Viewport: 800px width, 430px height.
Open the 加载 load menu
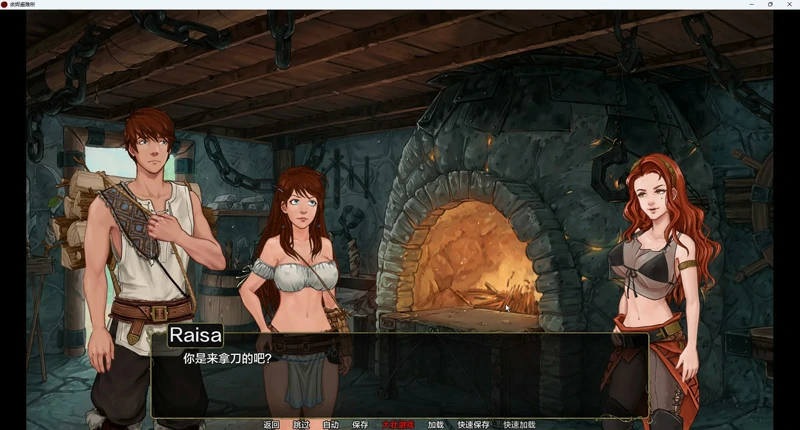click(x=435, y=425)
